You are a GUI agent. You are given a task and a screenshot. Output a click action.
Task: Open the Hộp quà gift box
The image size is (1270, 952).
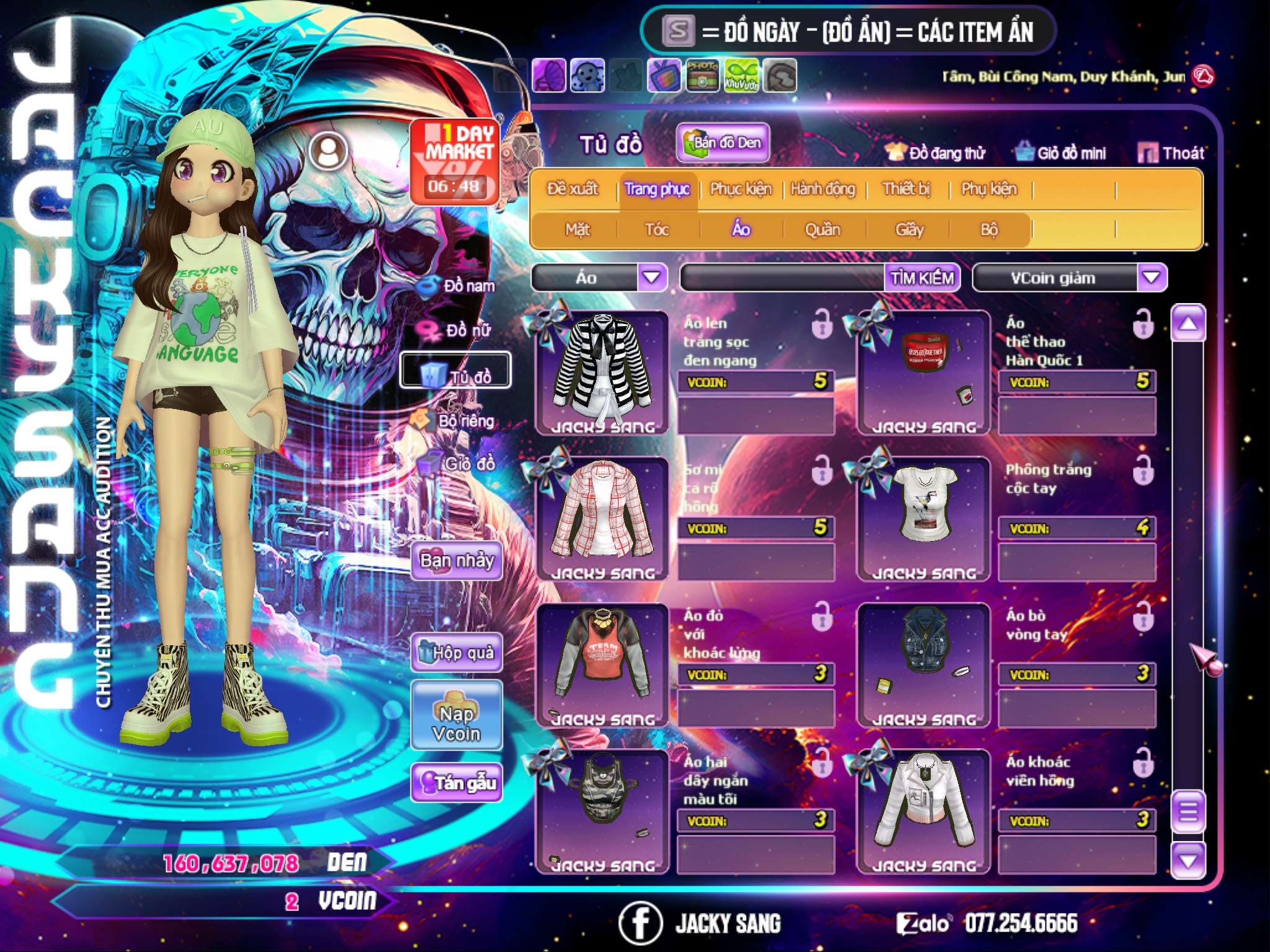(456, 653)
